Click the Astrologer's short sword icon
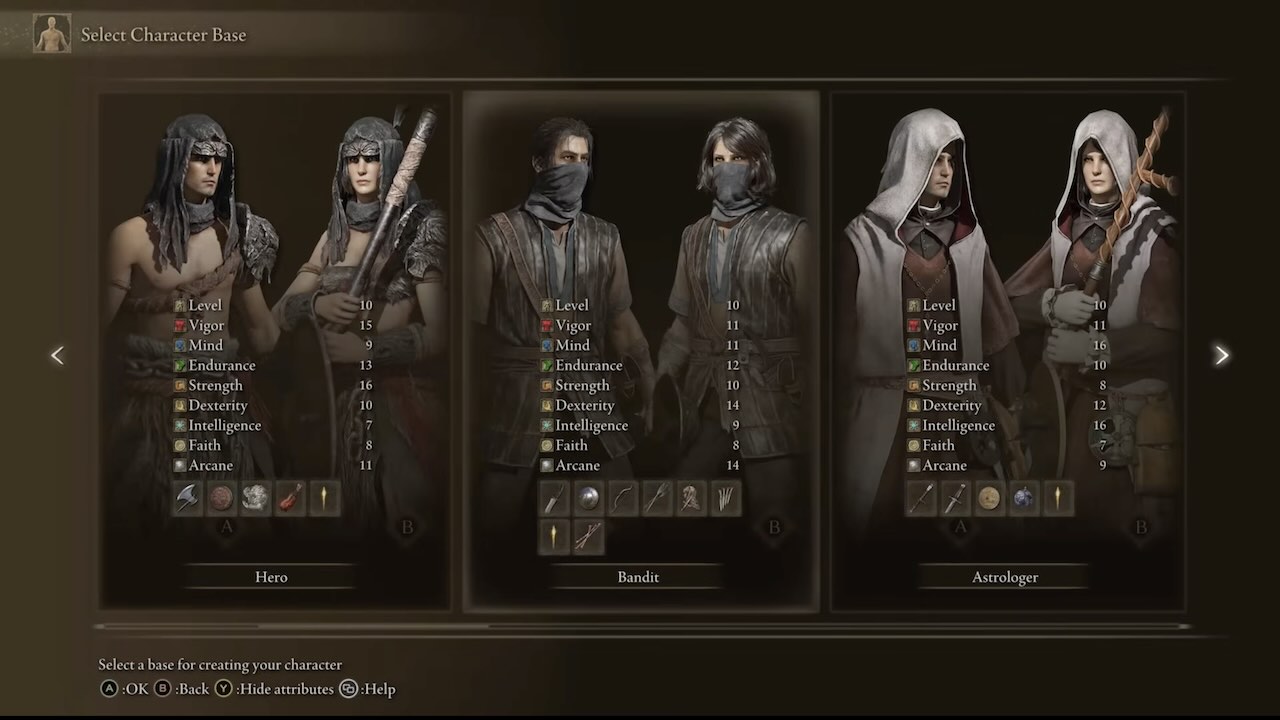This screenshot has width=1280, height=720. [955, 498]
